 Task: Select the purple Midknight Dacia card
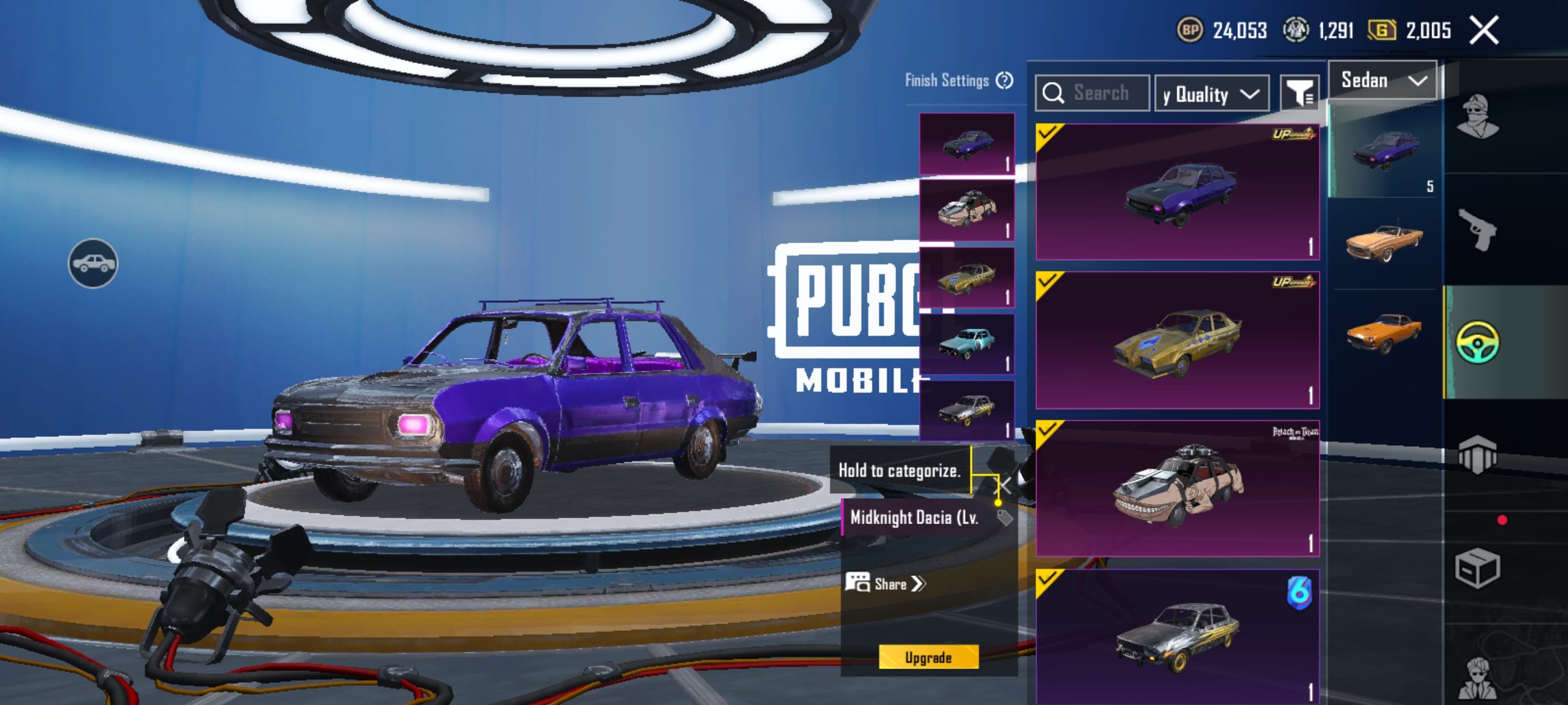[1177, 192]
